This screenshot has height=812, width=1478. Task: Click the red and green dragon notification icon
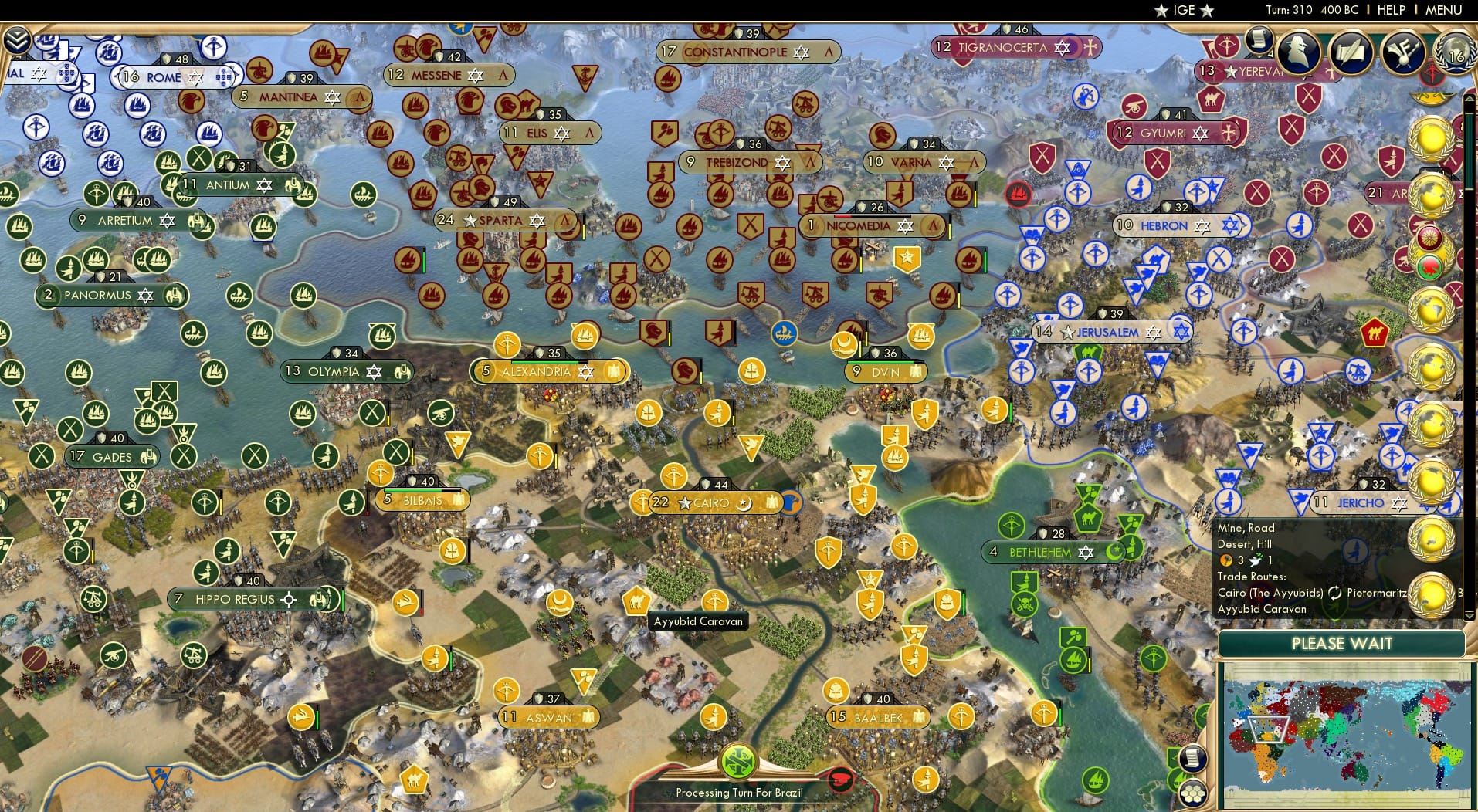pyautogui.click(x=1428, y=265)
